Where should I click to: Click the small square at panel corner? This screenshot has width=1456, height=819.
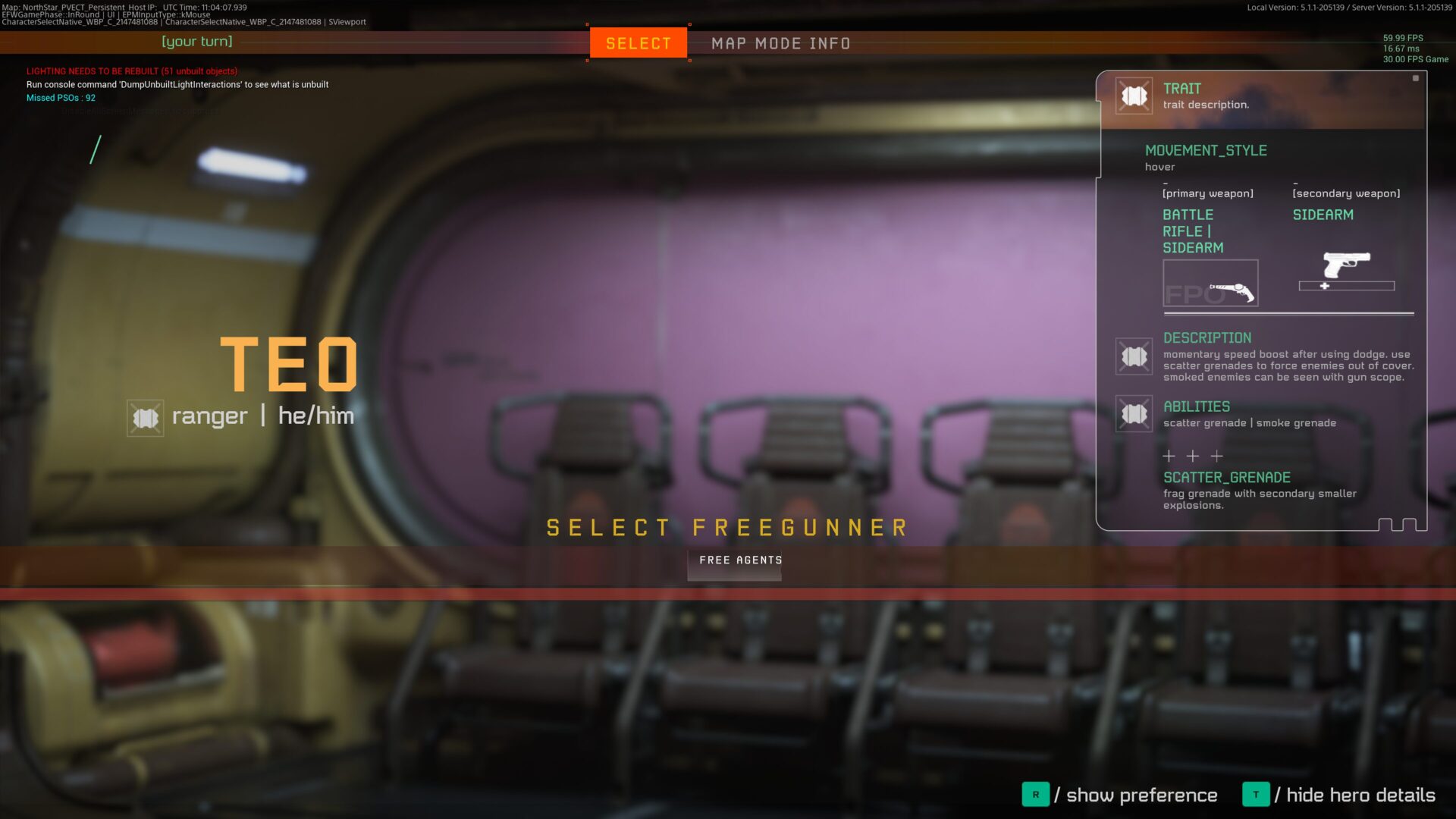click(1415, 78)
